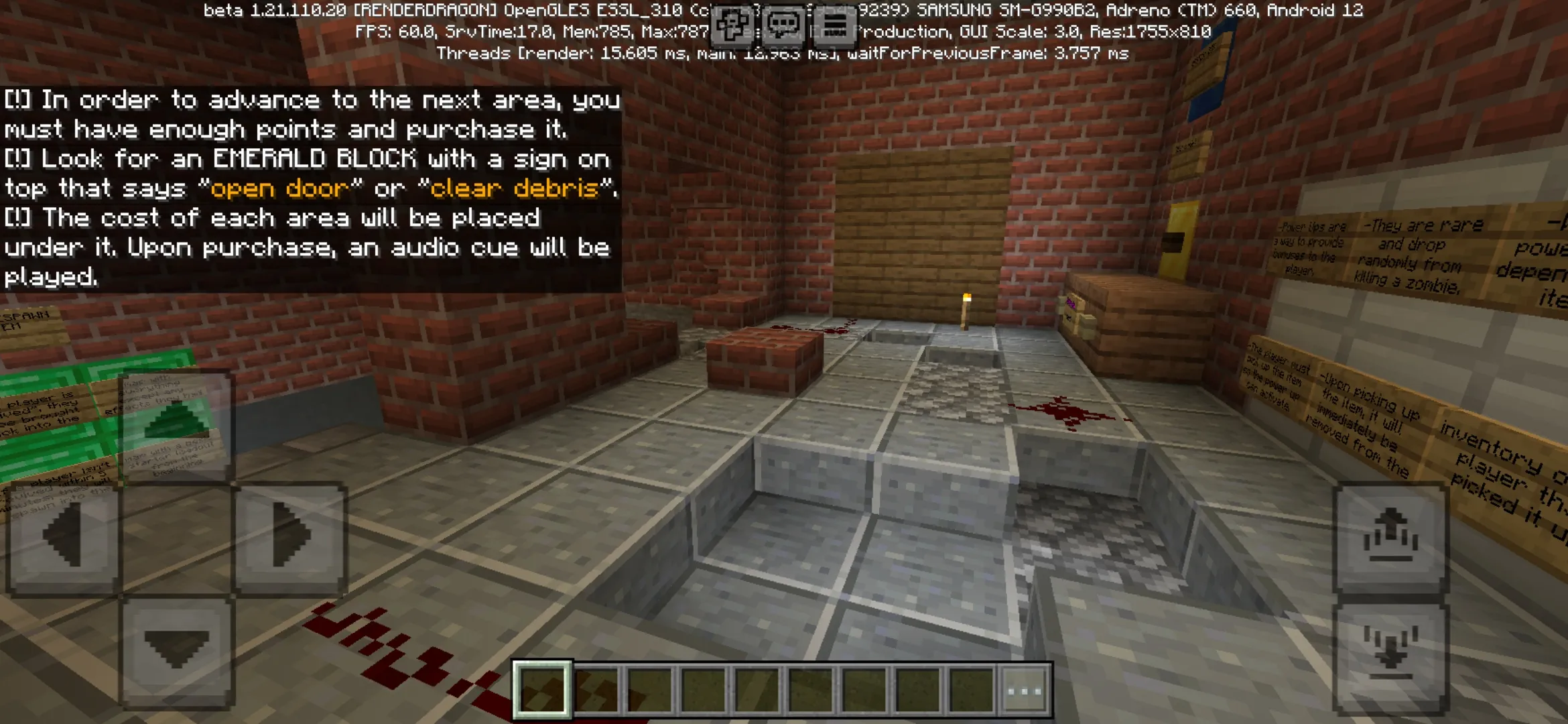Tap the move backward arrow
The height and width of the screenshot is (724, 1568).
[x=176, y=650]
